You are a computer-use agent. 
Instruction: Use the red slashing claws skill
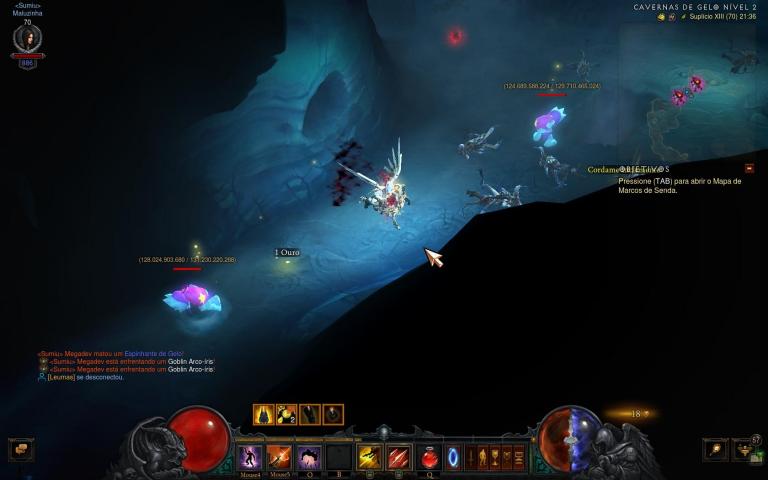click(399, 458)
